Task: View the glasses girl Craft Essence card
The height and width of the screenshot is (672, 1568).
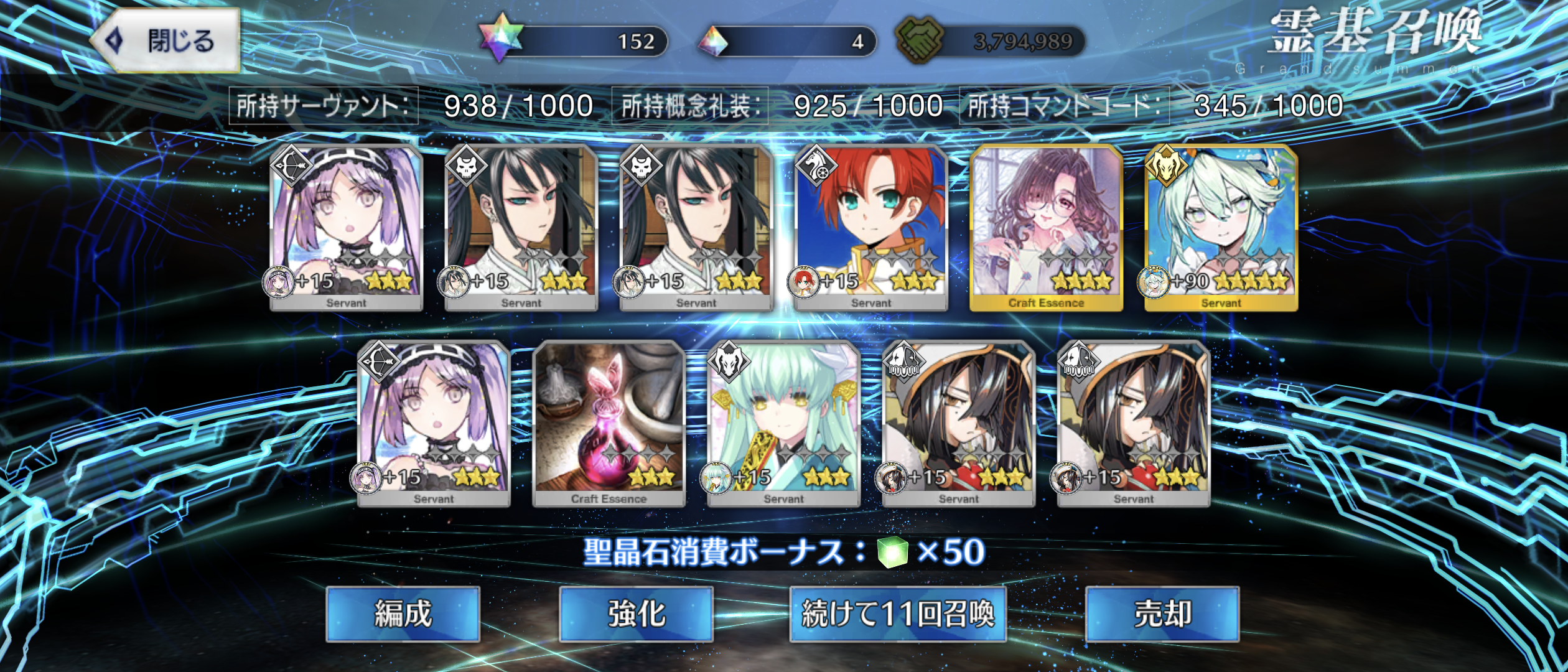Action: pos(1046,227)
